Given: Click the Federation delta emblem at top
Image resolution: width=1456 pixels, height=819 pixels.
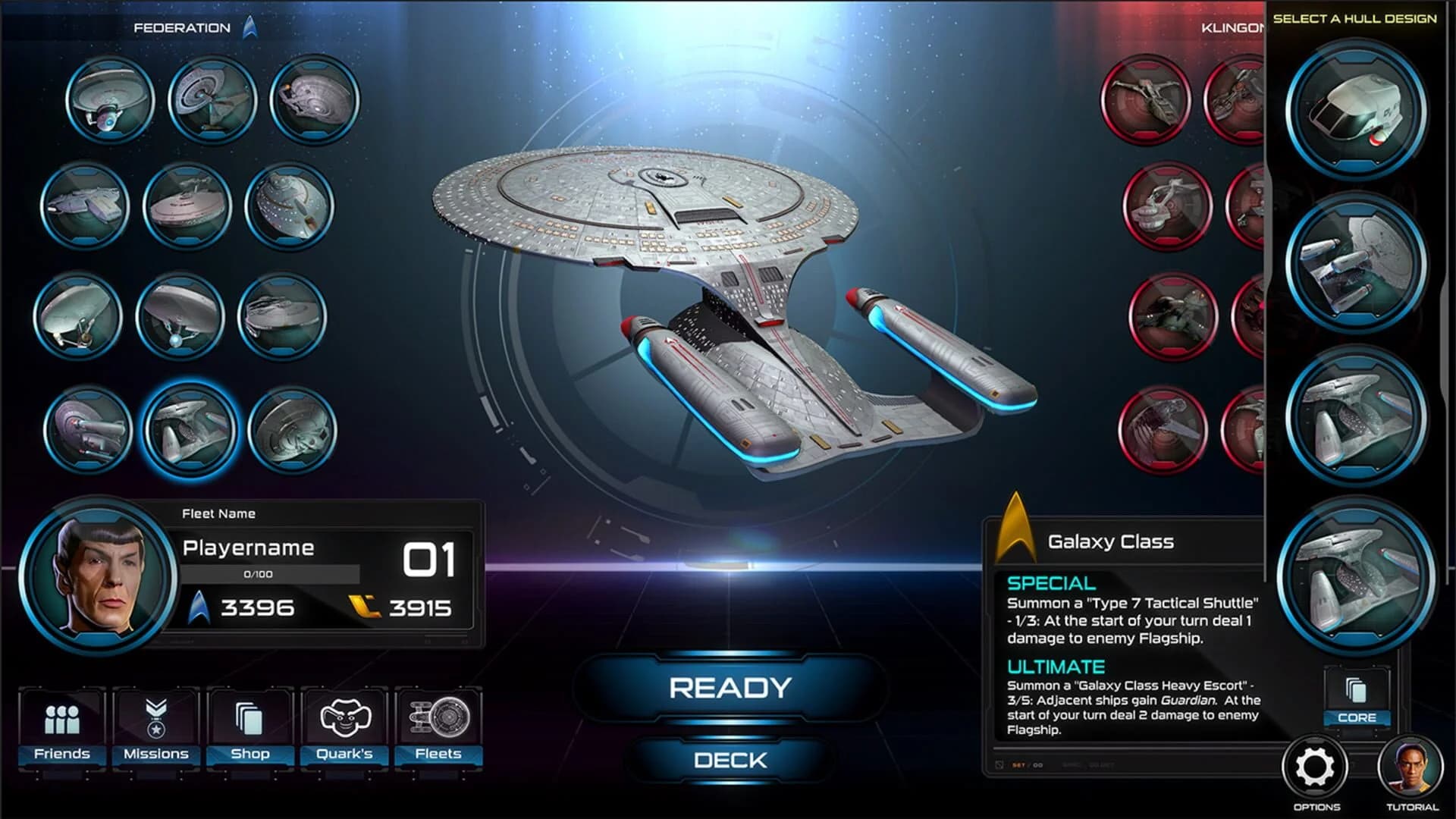Looking at the screenshot, I should coord(250,25).
